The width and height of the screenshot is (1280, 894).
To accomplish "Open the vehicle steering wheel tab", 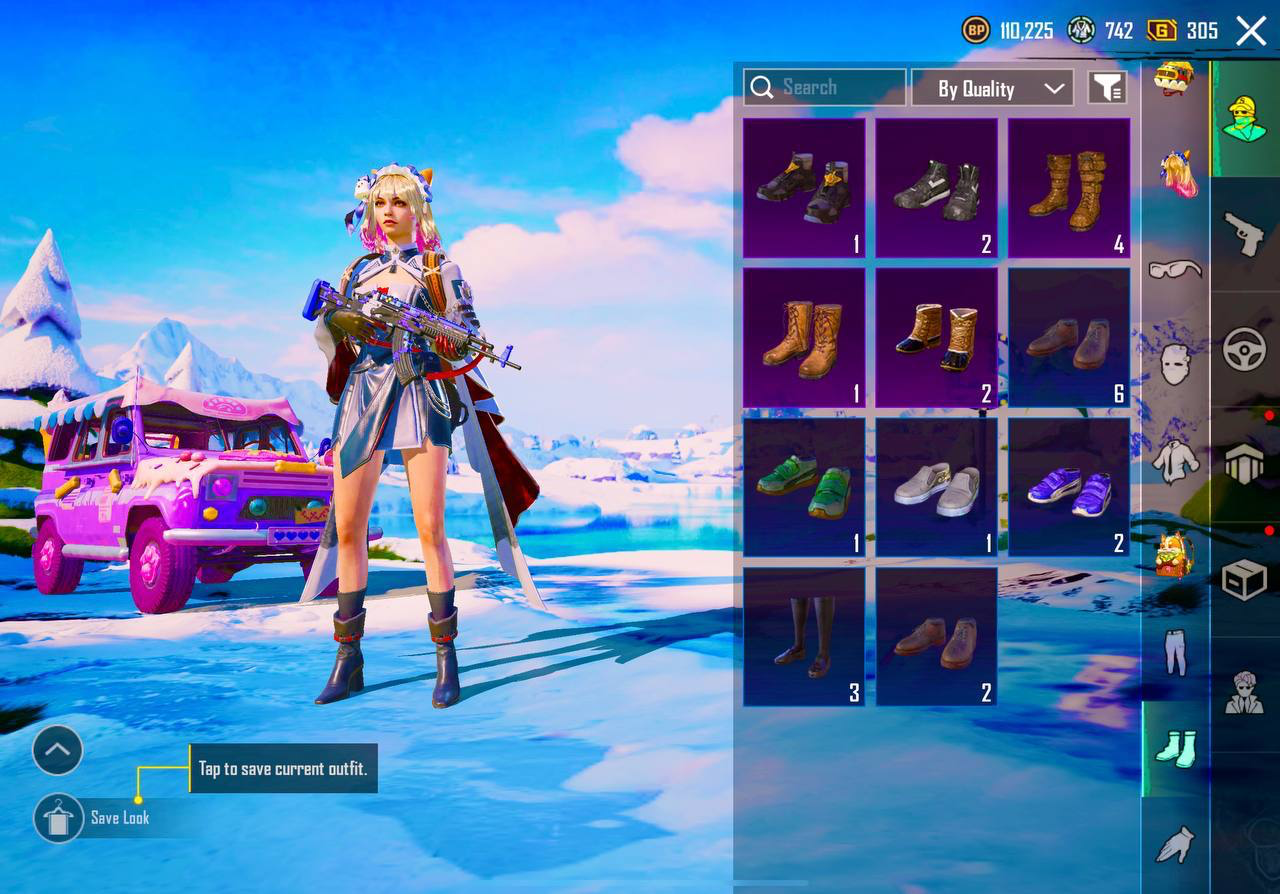I will tap(1245, 349).
